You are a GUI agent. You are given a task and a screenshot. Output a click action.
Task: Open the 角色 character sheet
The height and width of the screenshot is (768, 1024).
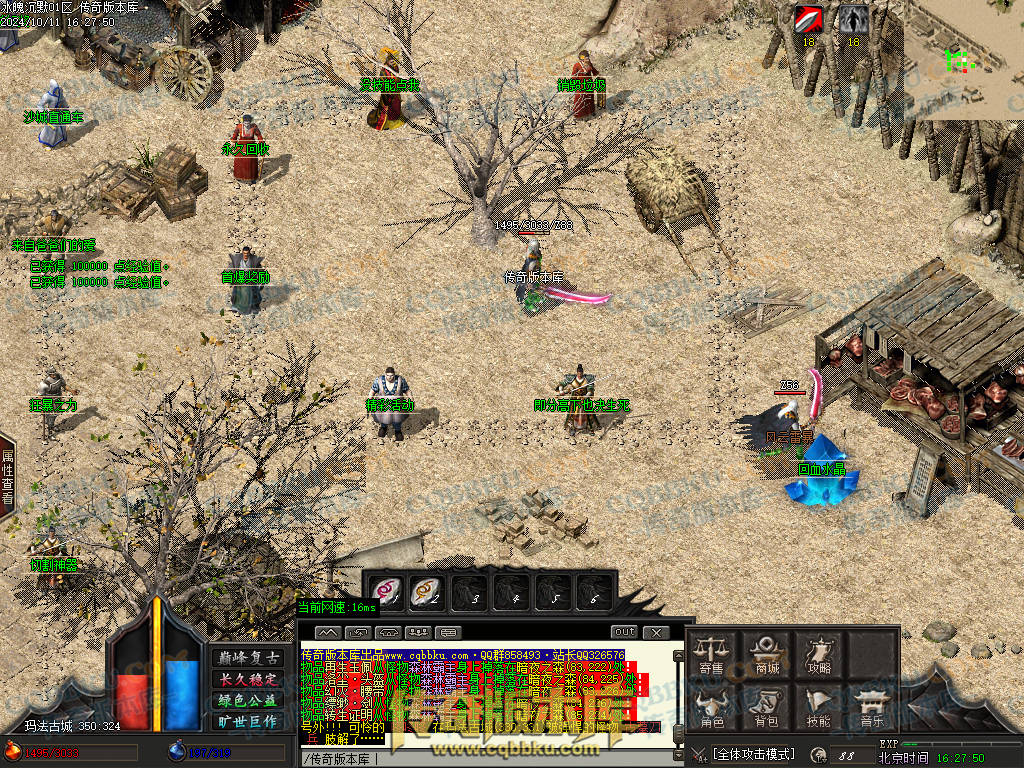(711, 706)
